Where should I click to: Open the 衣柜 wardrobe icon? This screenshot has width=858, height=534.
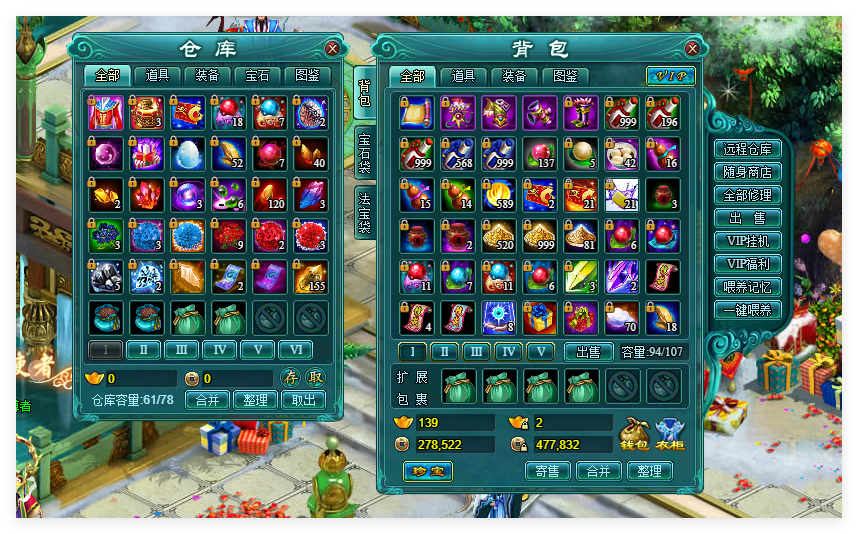coord(671,432)
